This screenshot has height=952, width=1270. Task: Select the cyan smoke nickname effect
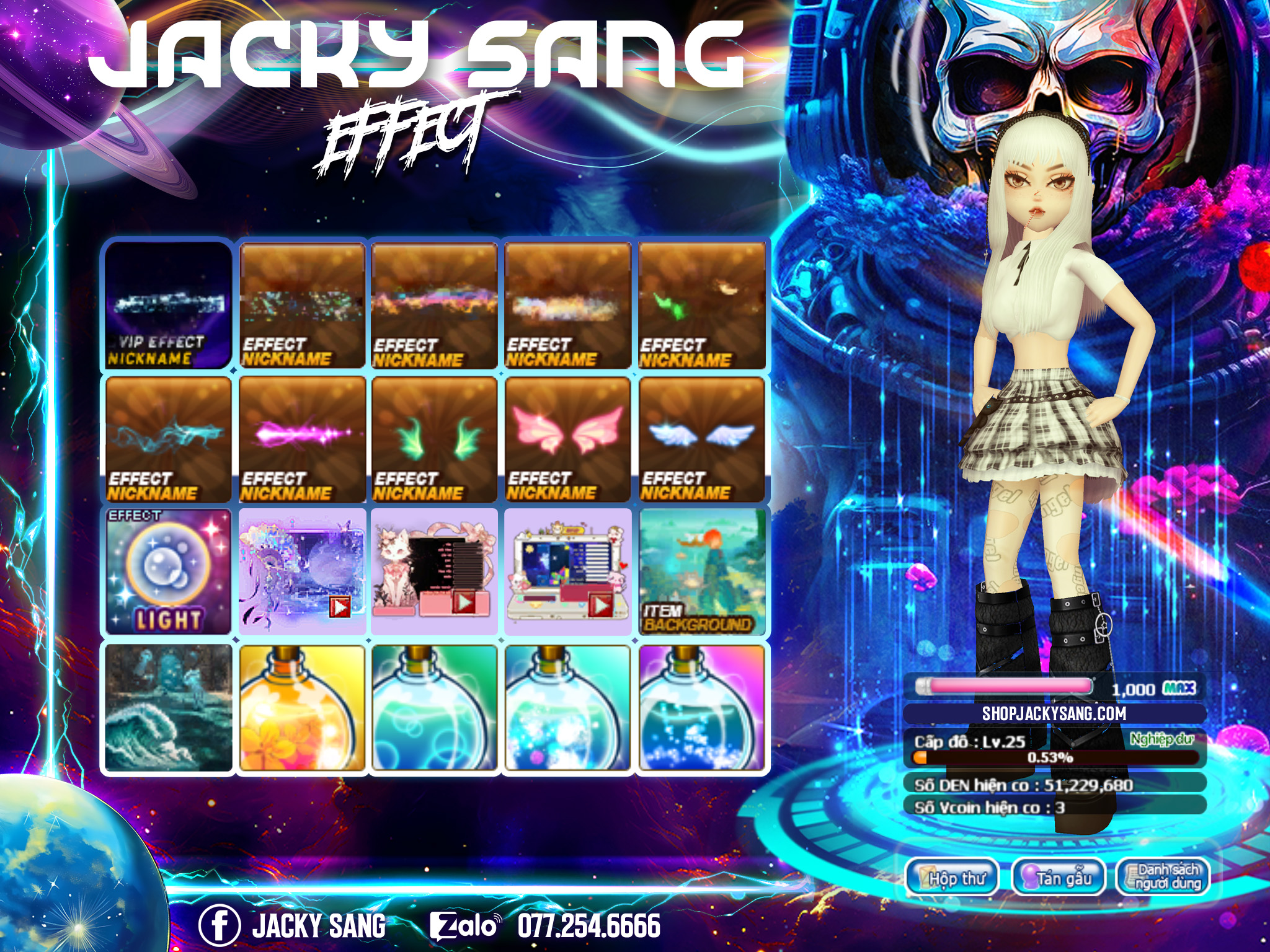[x=168, y=439]
